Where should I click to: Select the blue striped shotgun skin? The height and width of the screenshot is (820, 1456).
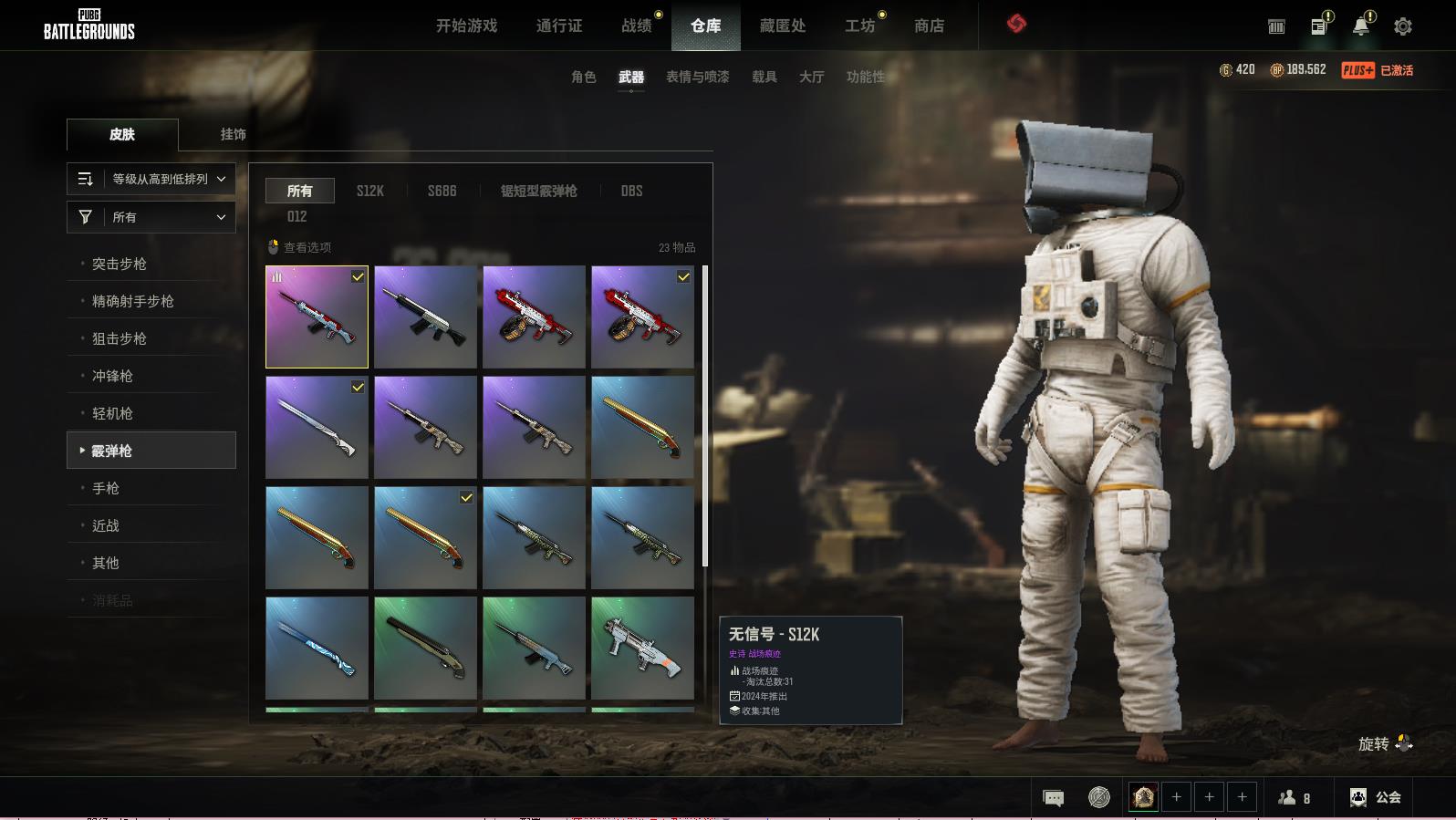pos(317,648)
